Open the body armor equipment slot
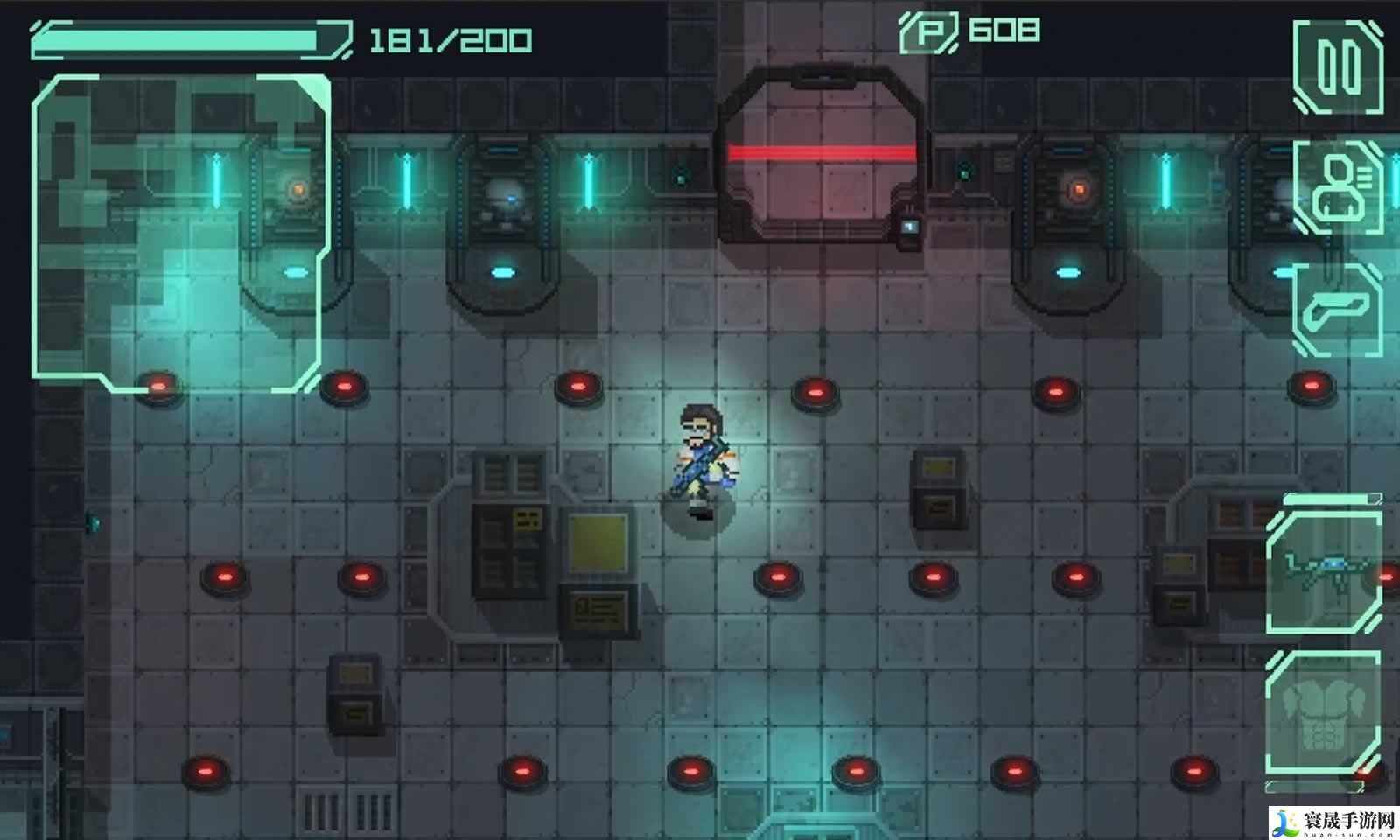Image resolution: width=1400 pixels, height=840 pixels. tap(1323, 713)
